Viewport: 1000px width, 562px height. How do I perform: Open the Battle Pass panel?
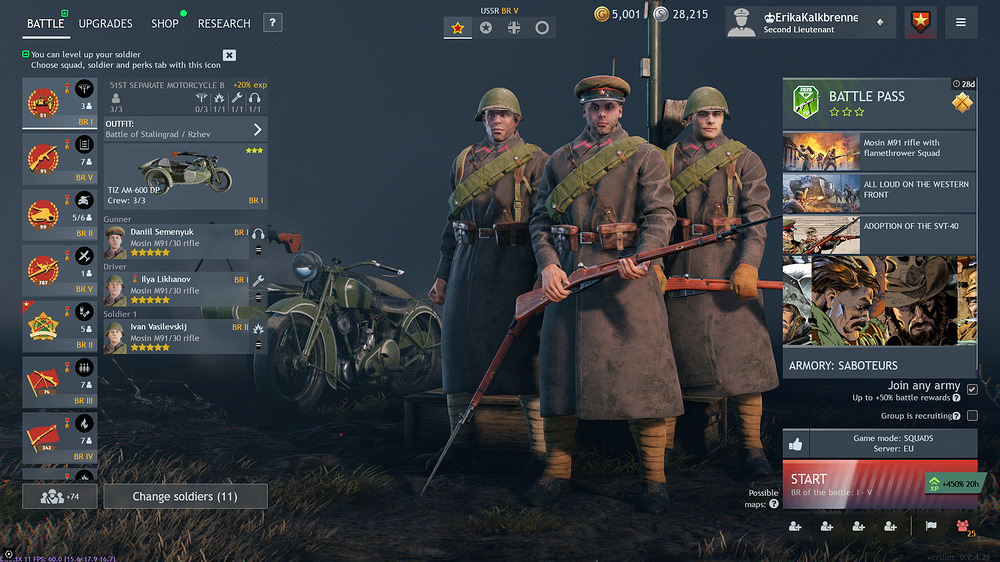(x=879, y=102)
